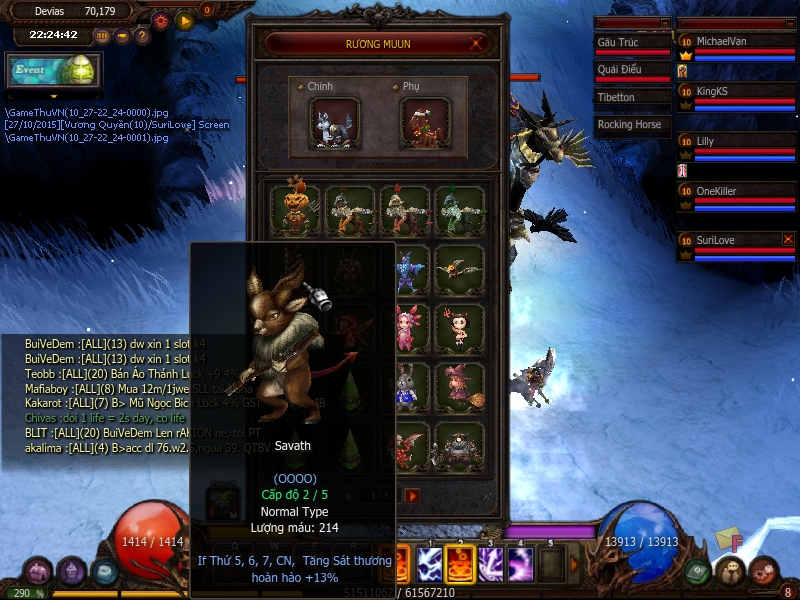Select the armored golem Muun

[459, 444]
